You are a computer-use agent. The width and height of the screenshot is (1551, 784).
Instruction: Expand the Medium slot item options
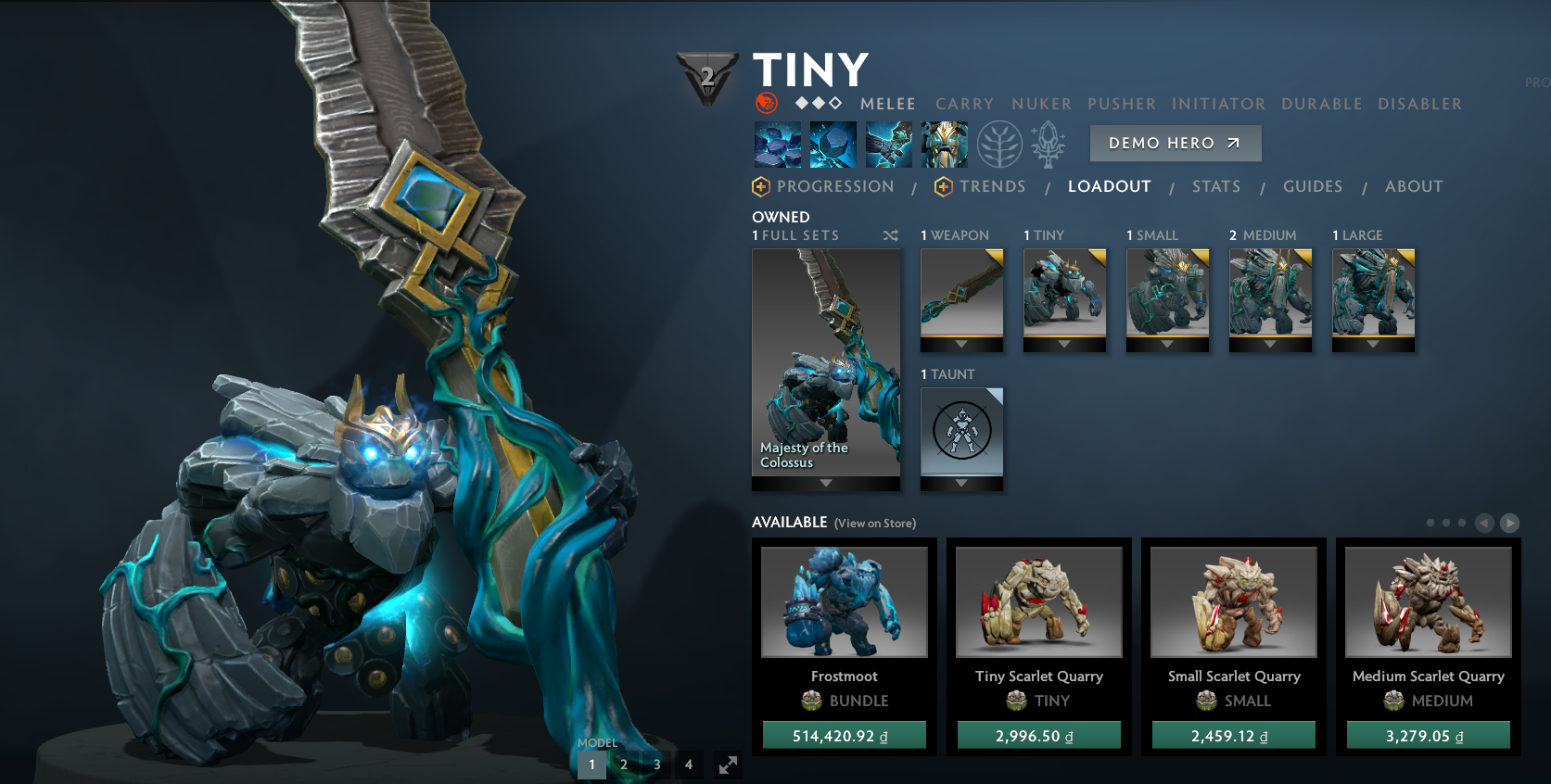1270,344
